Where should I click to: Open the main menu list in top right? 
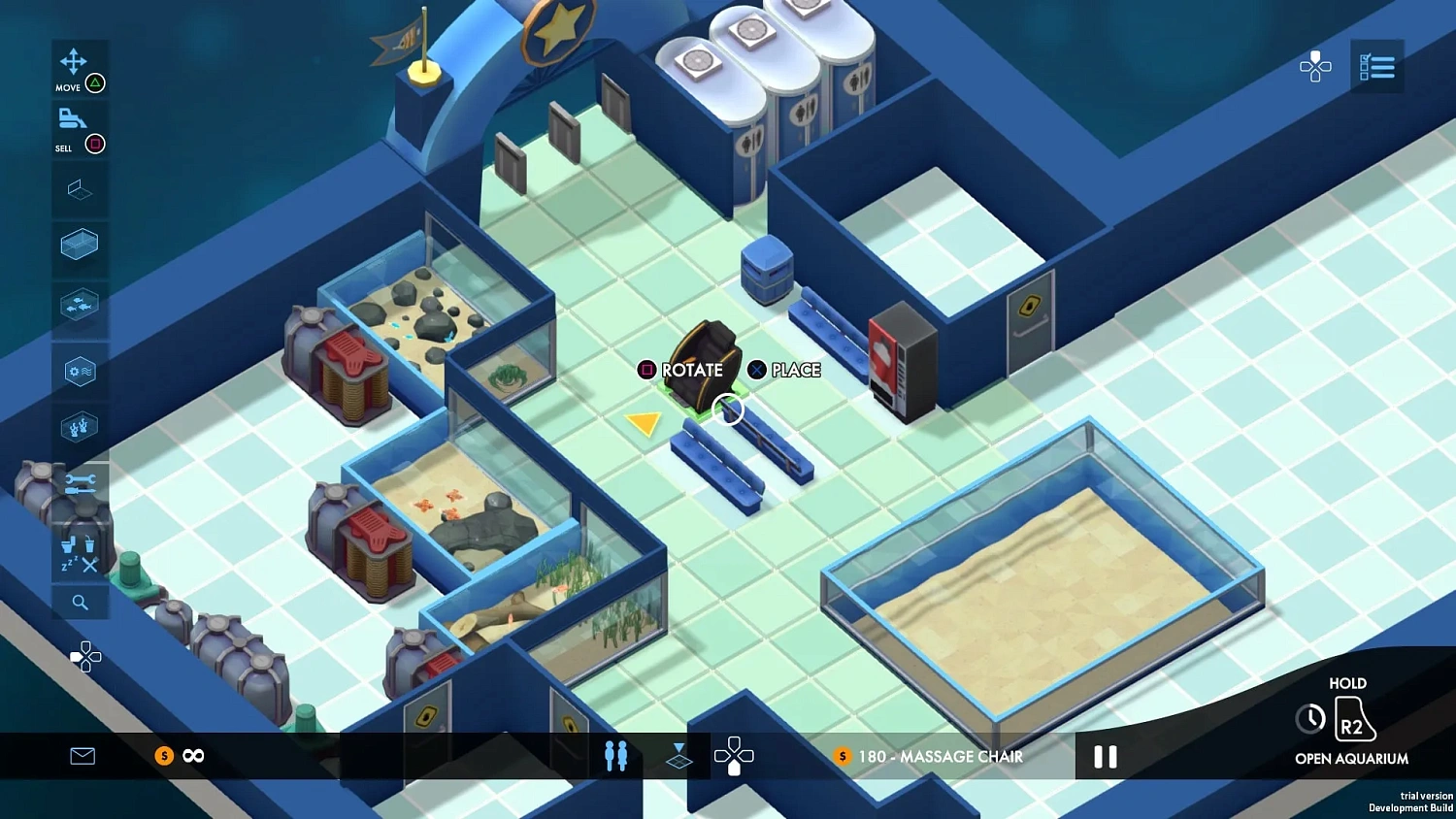click(x=1377, y=66)
